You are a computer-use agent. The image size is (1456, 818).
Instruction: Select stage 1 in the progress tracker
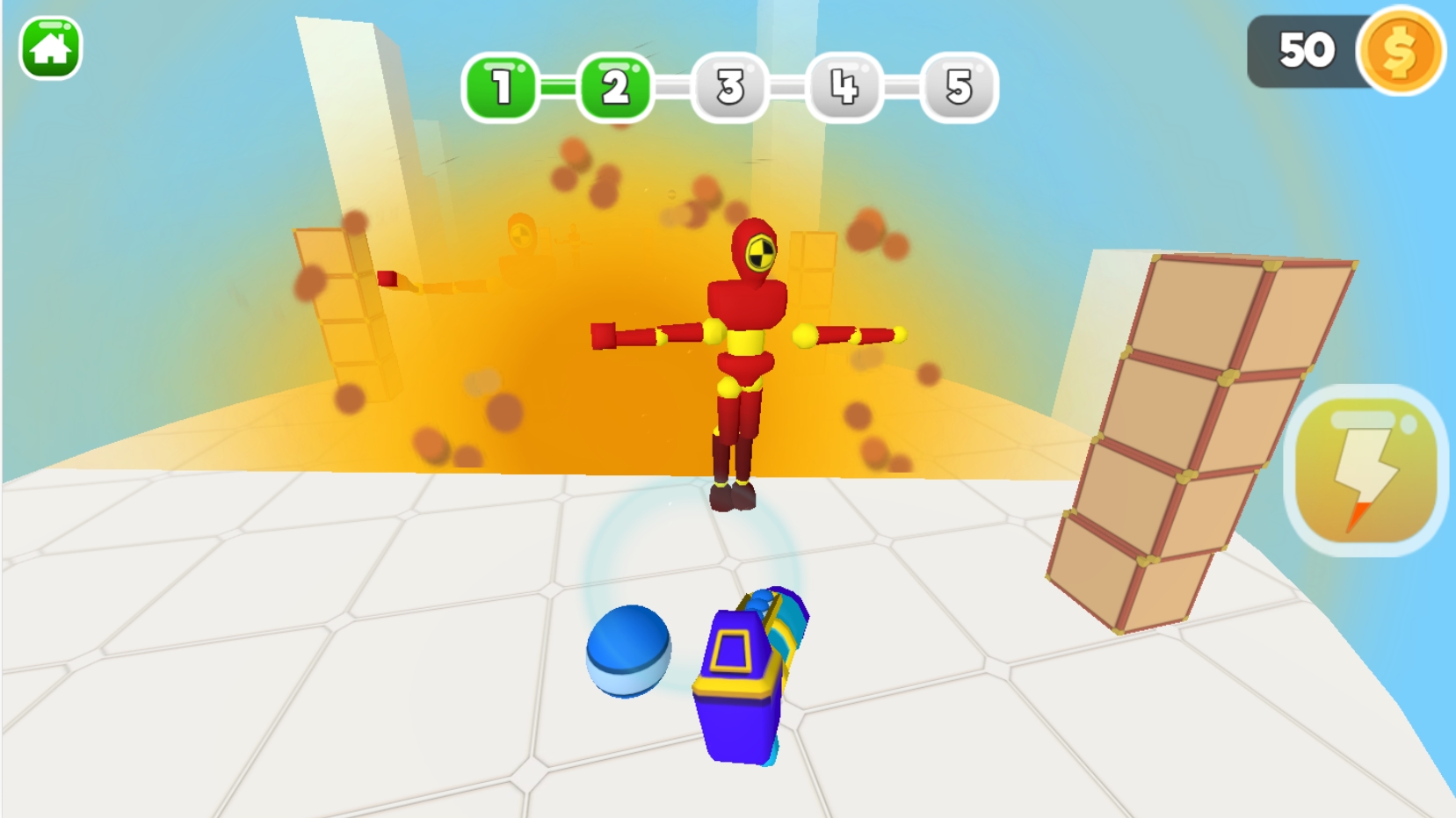[501, 87]
